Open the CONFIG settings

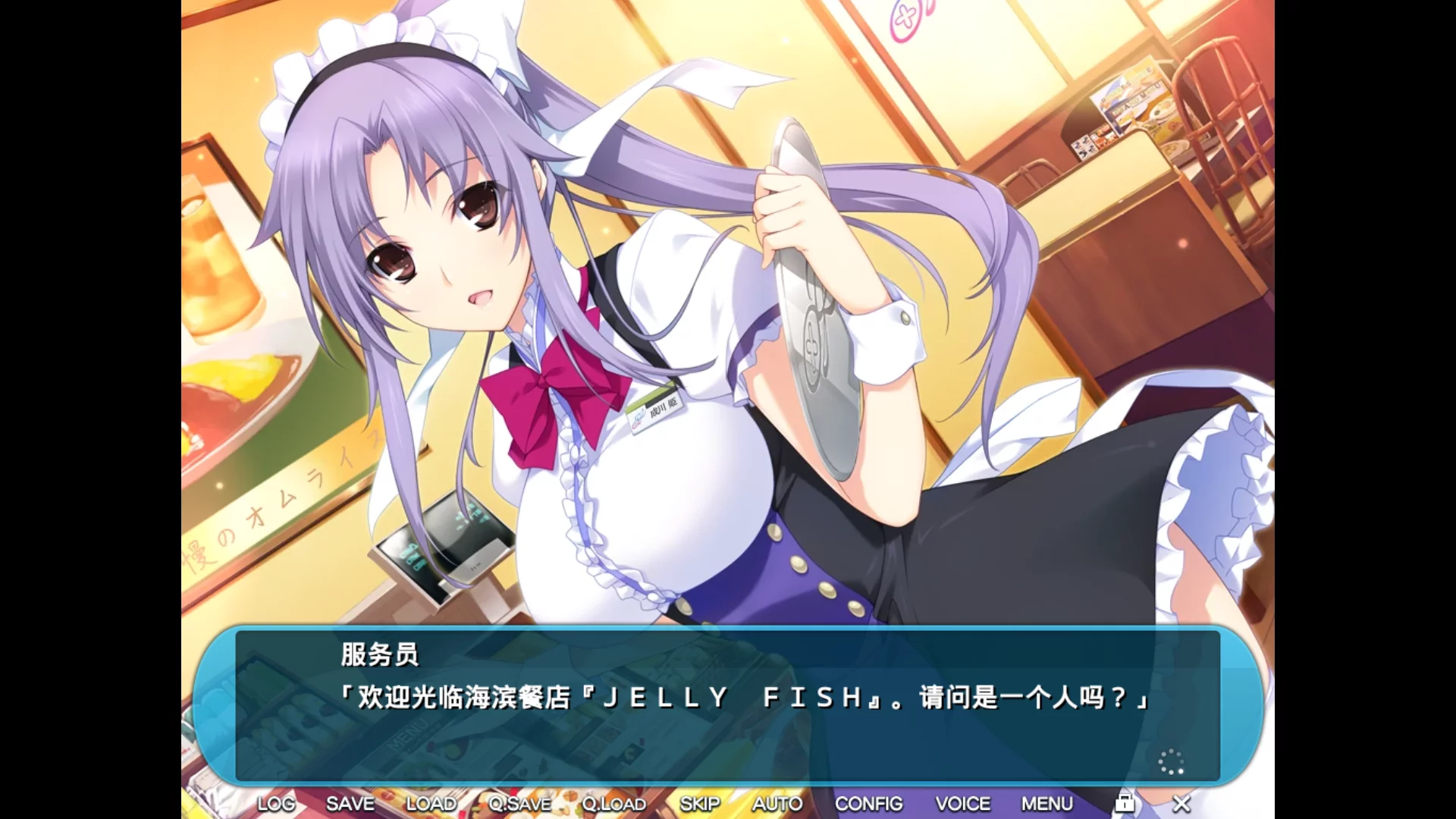(x=869, y=803)
